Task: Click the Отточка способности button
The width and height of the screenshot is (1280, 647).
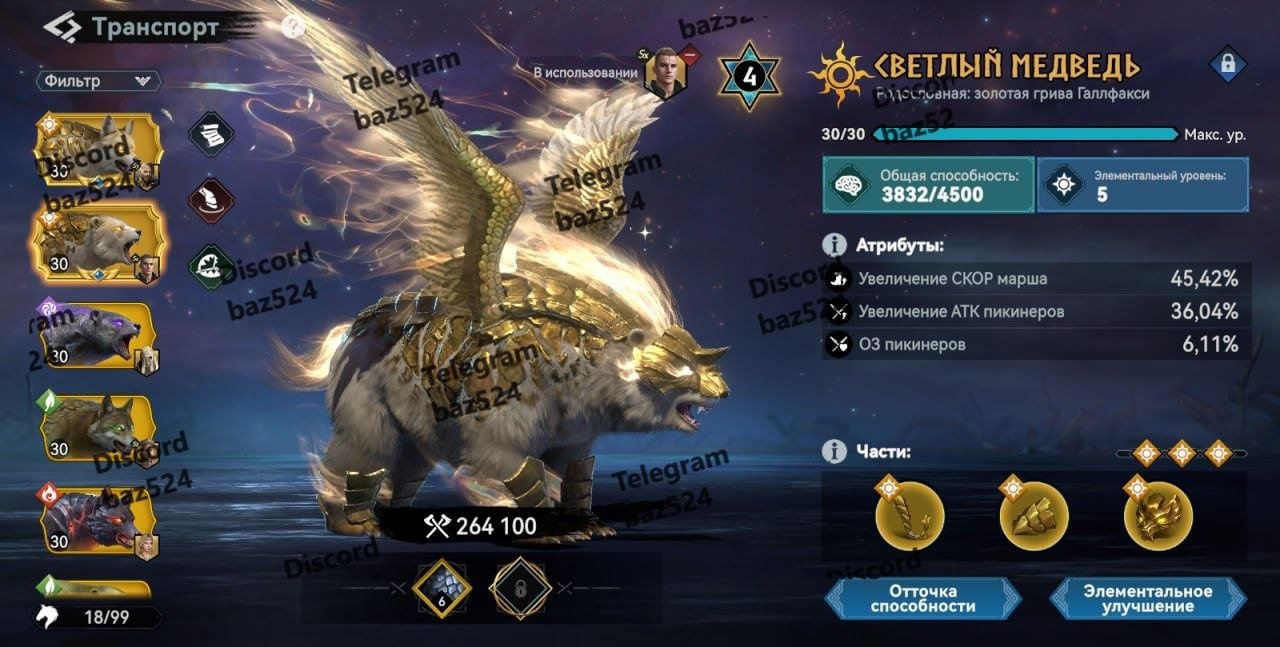Action: pyautogui.click(x=923, y=599)
